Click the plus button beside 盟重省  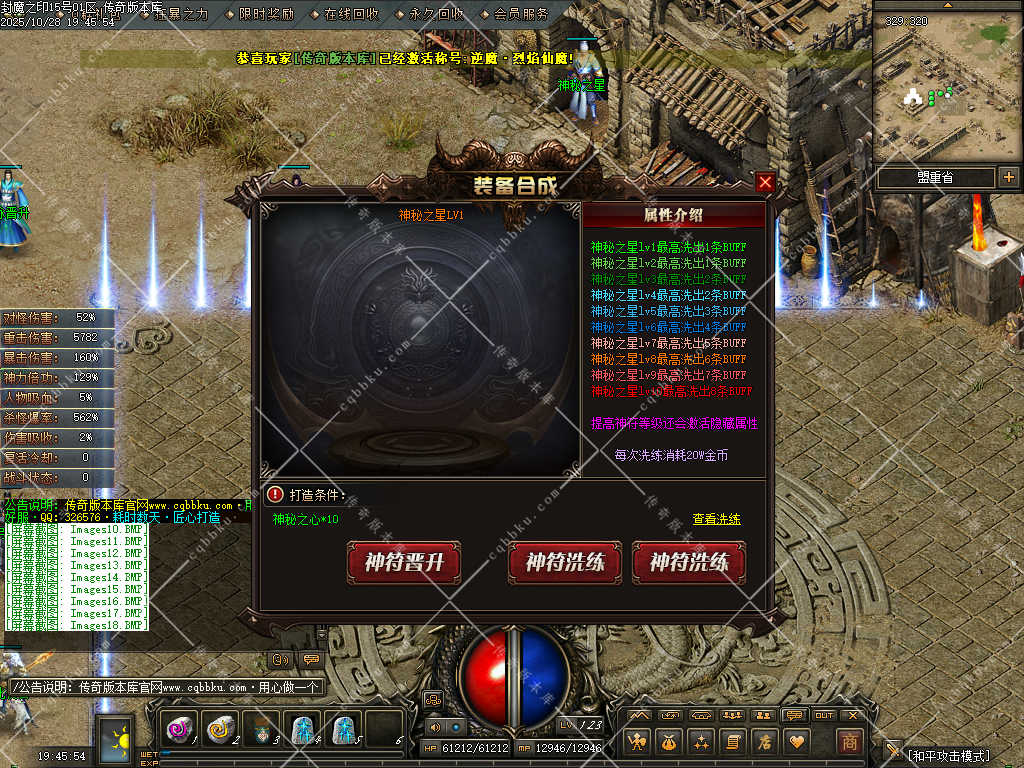[x=1008, y=178]
